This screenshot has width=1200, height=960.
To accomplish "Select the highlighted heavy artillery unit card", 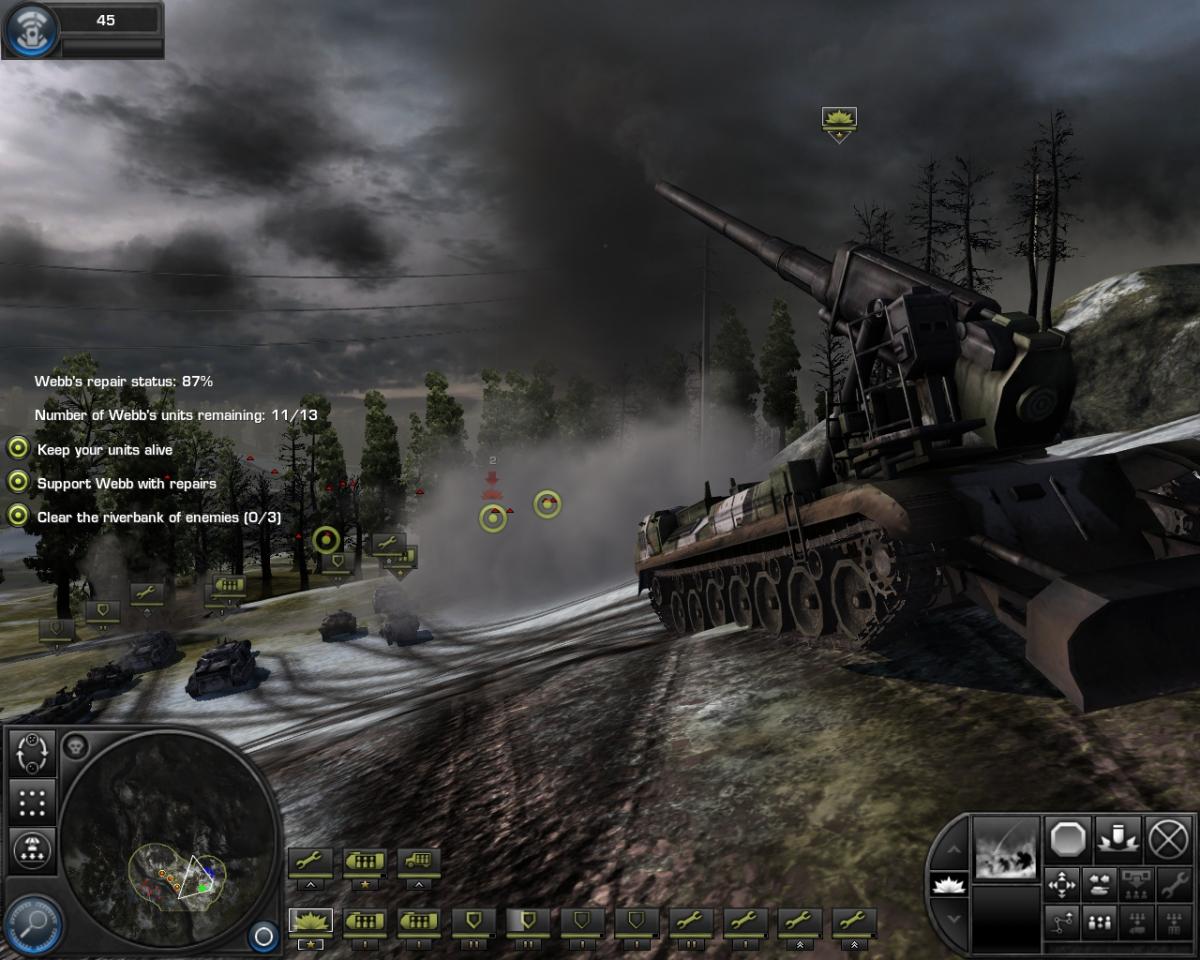I will tap(311, 920).
